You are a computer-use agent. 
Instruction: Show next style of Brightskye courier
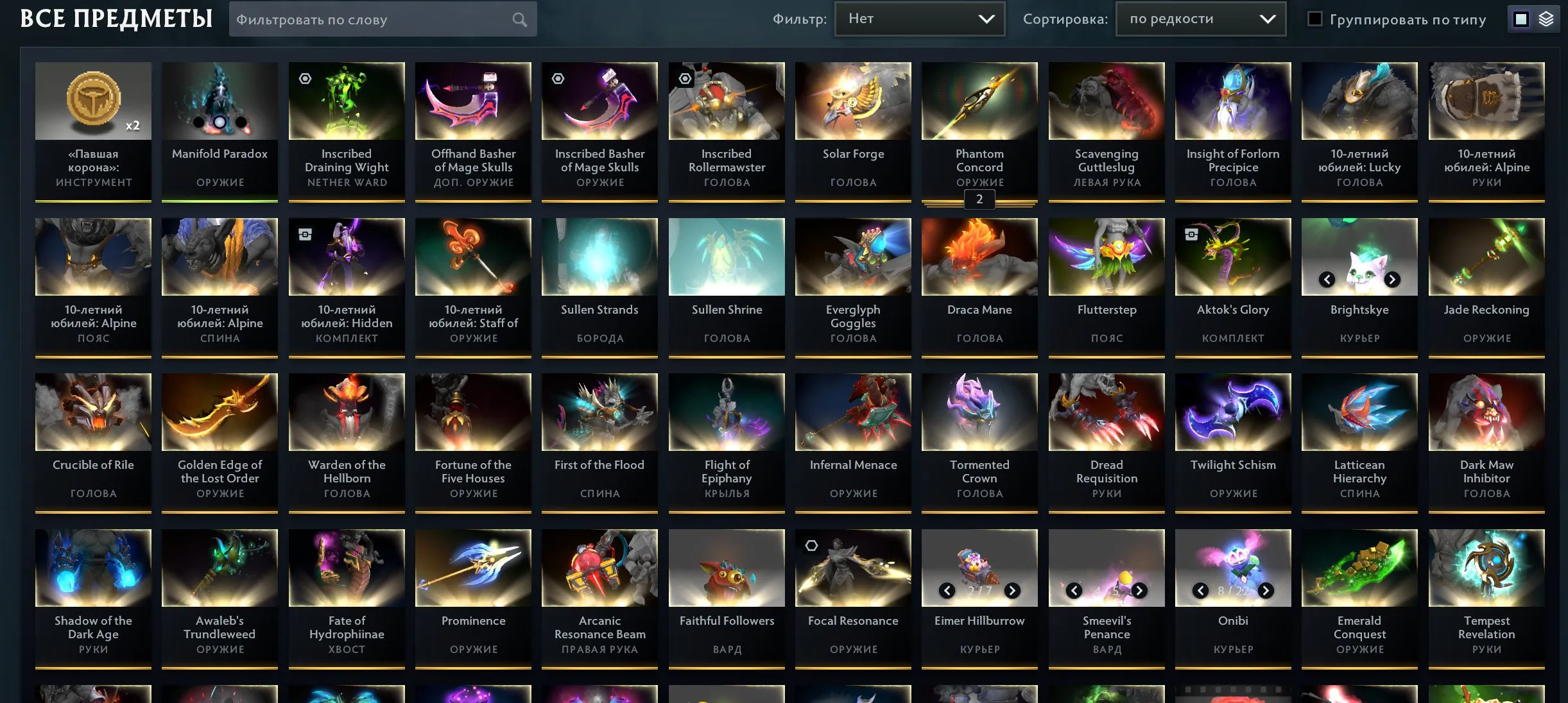coord(1393,279)
